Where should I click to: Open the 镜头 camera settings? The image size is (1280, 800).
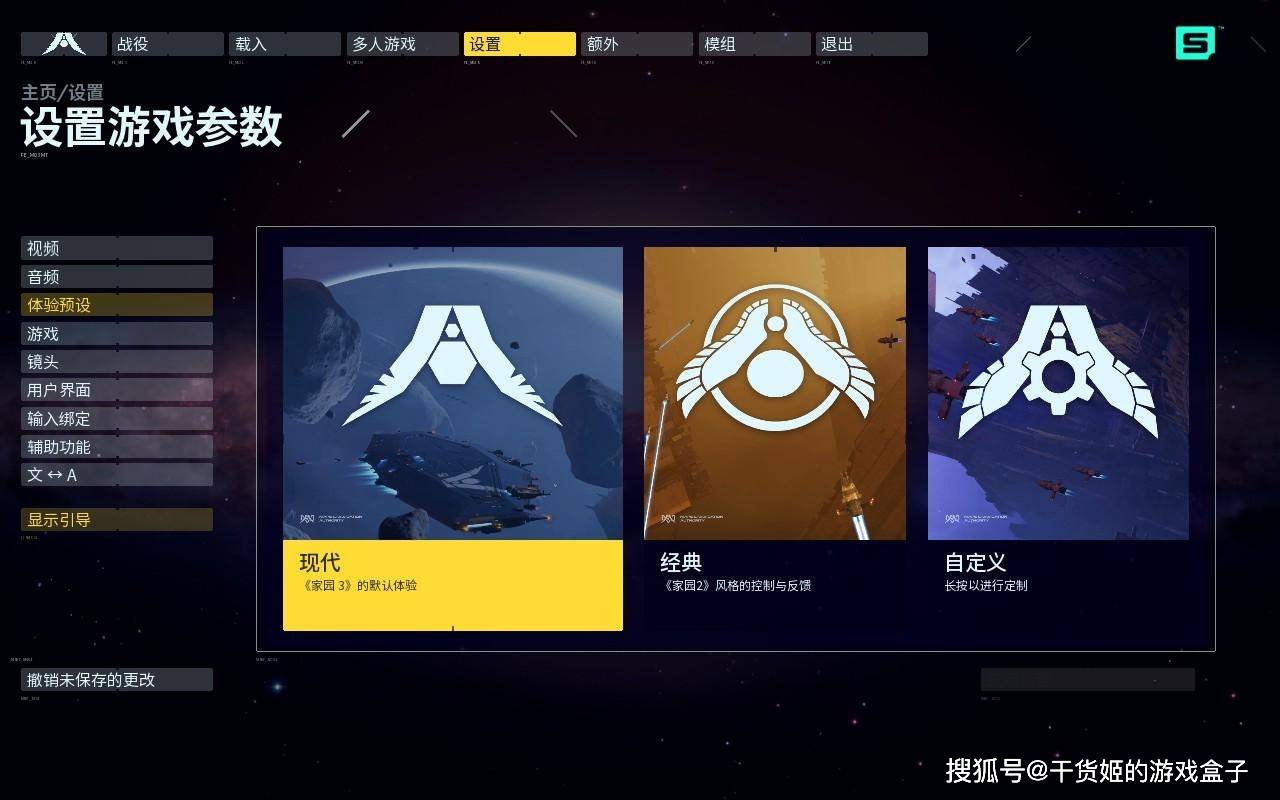coord(116,362)
